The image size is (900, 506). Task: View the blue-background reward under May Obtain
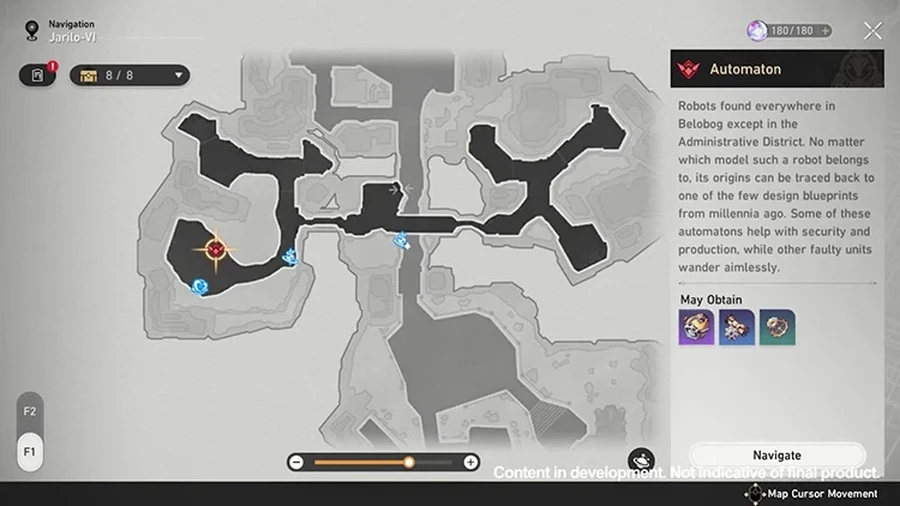736,328
